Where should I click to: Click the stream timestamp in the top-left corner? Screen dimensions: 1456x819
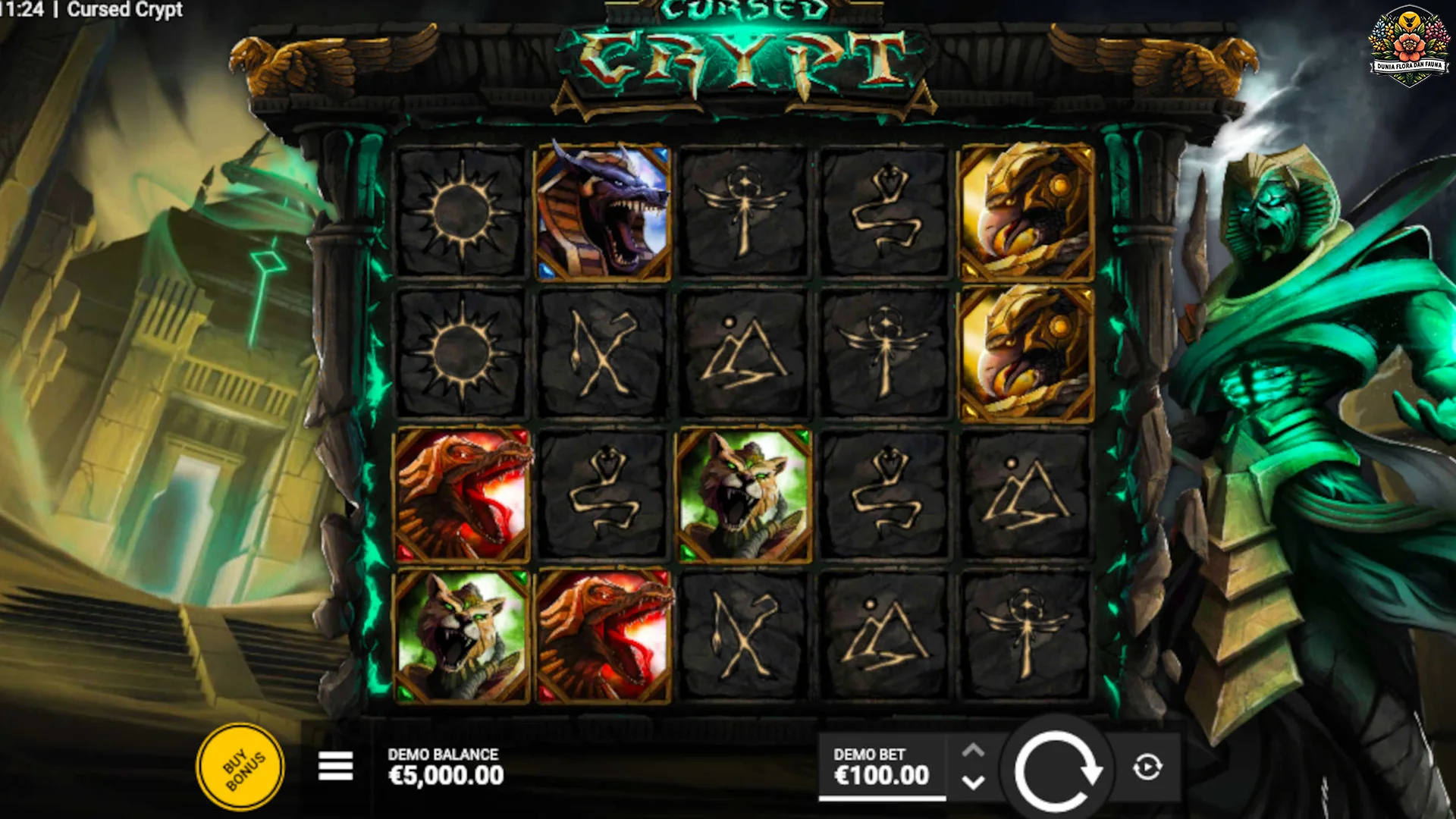click(19, 11)
